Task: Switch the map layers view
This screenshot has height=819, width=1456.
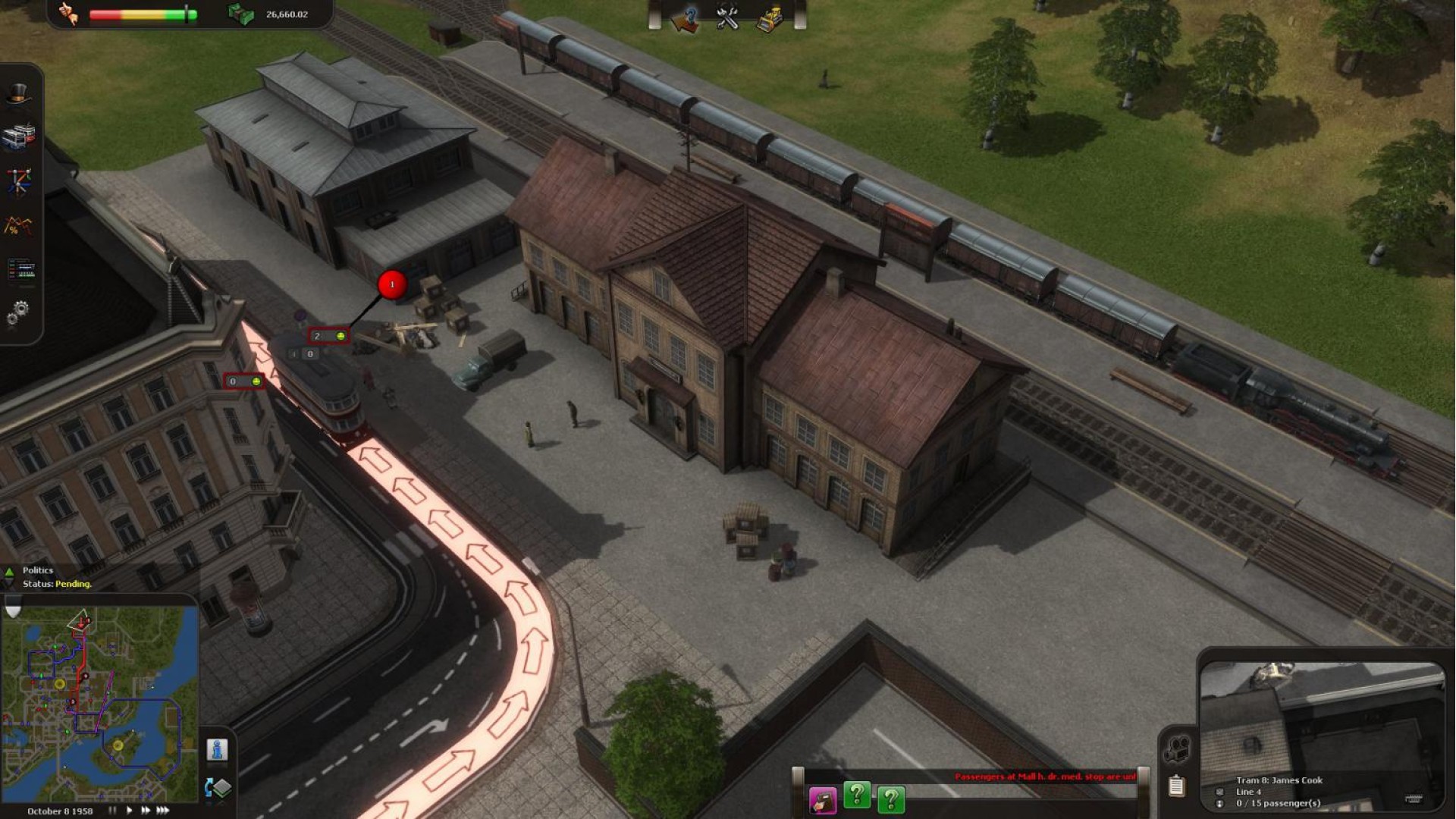Action: point(218,788)
